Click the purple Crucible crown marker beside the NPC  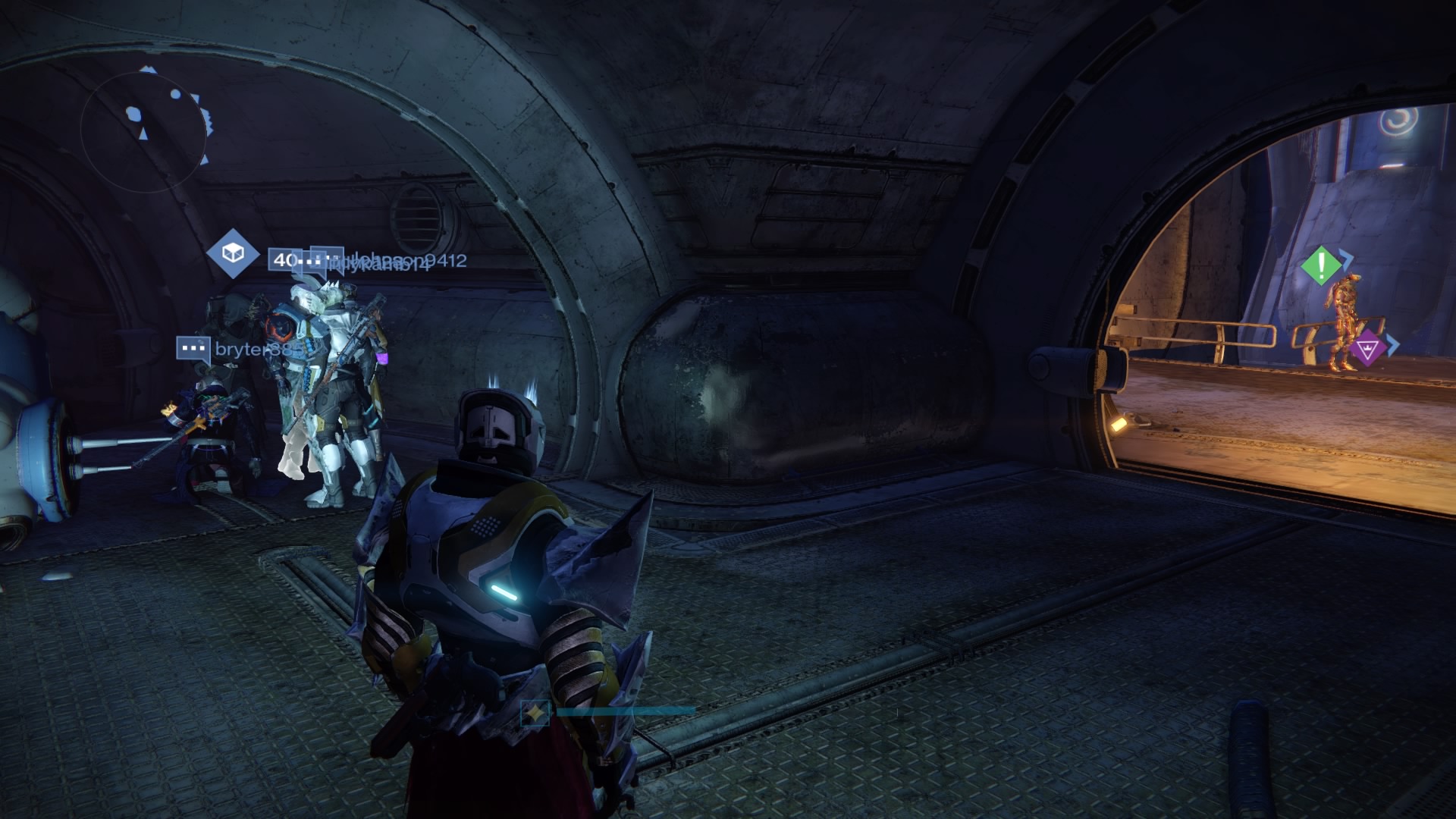click(1368, 348)
